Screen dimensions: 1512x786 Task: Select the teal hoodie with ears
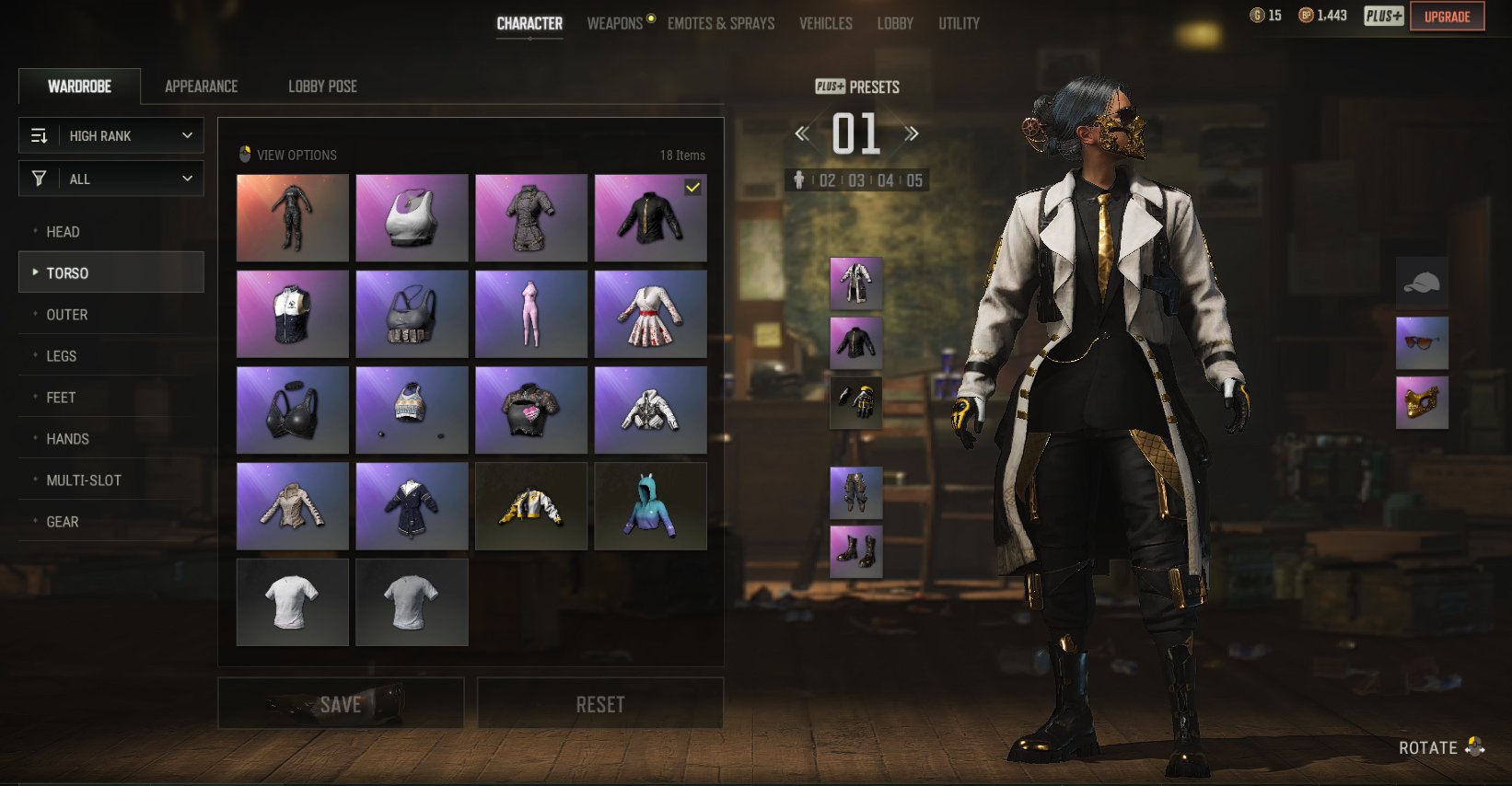pyautogui.click(x=650, y=506)
